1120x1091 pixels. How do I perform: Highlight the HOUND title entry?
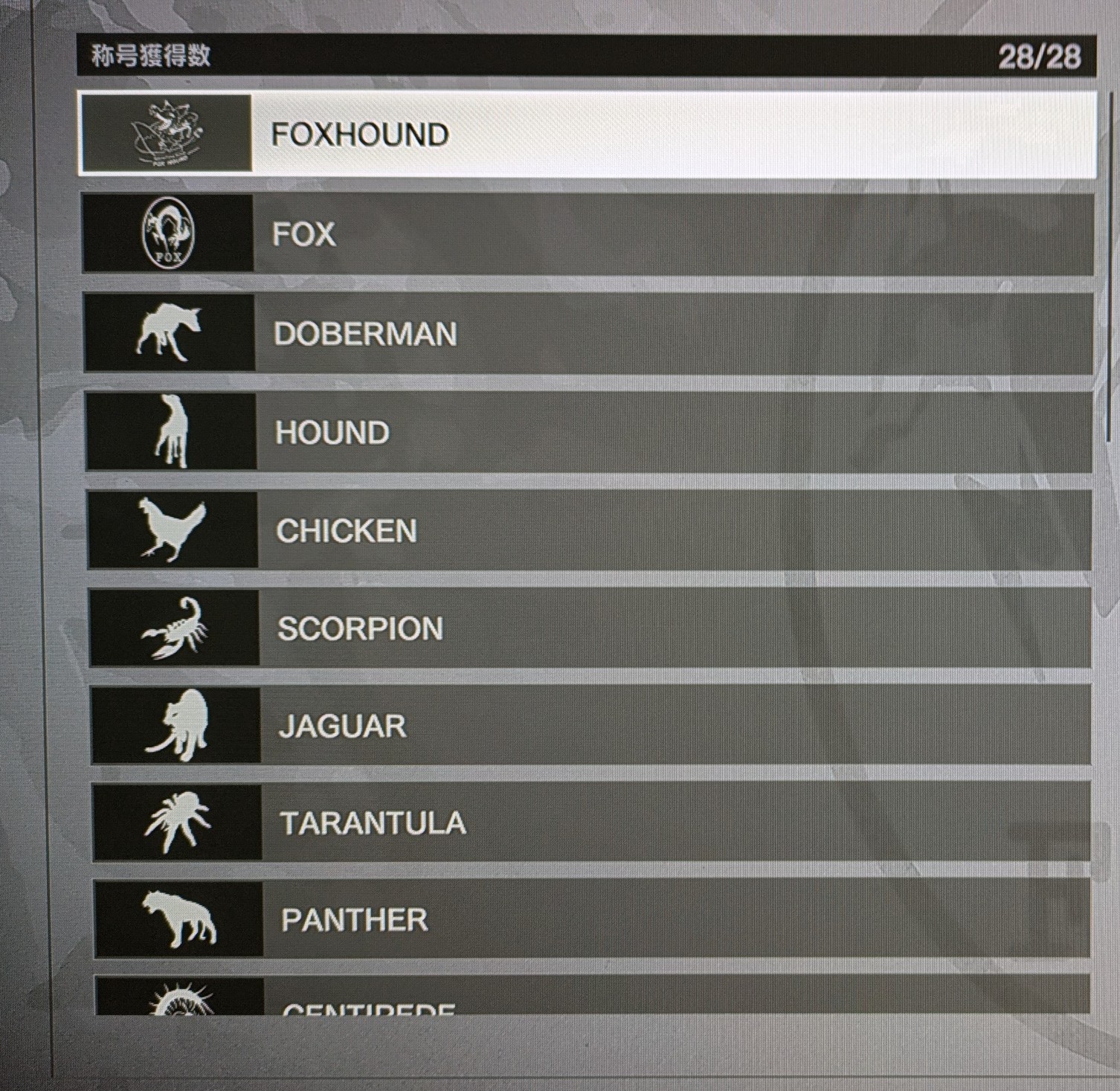tap(588, 432)
